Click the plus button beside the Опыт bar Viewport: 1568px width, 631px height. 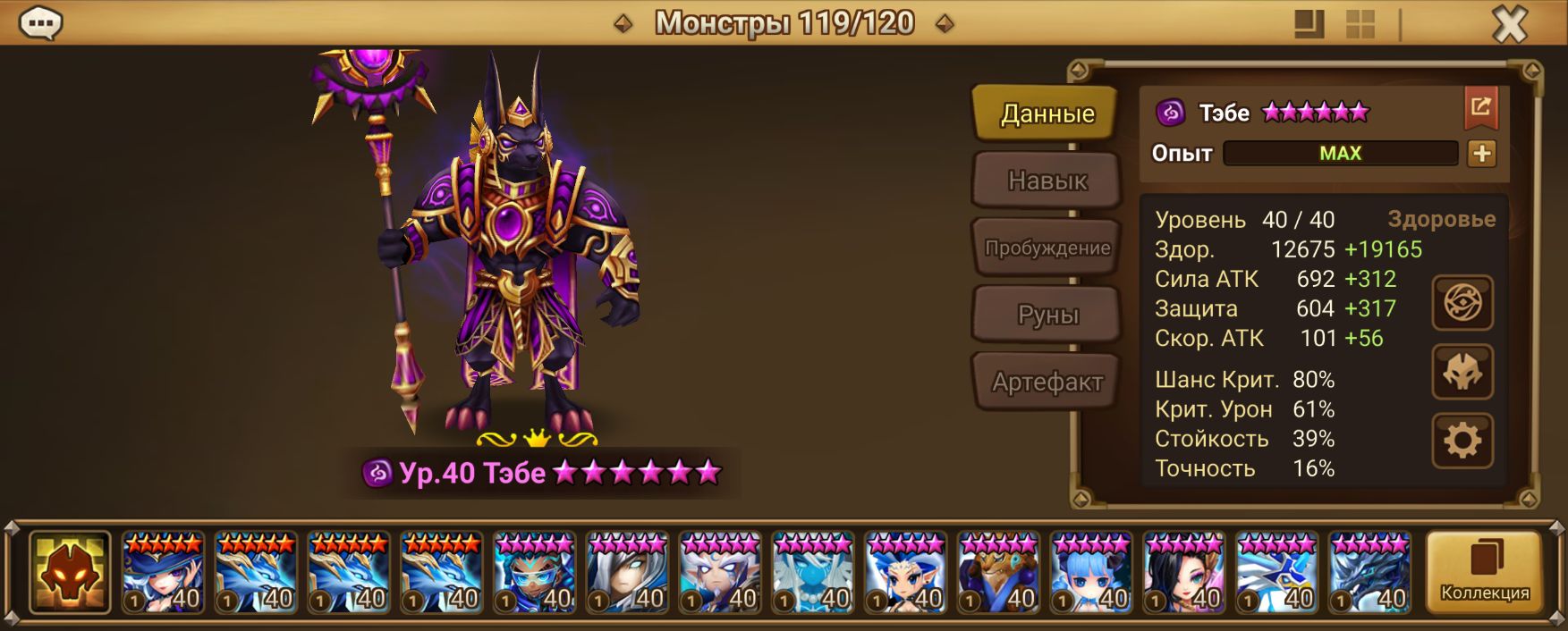[x=1481, y=154]
